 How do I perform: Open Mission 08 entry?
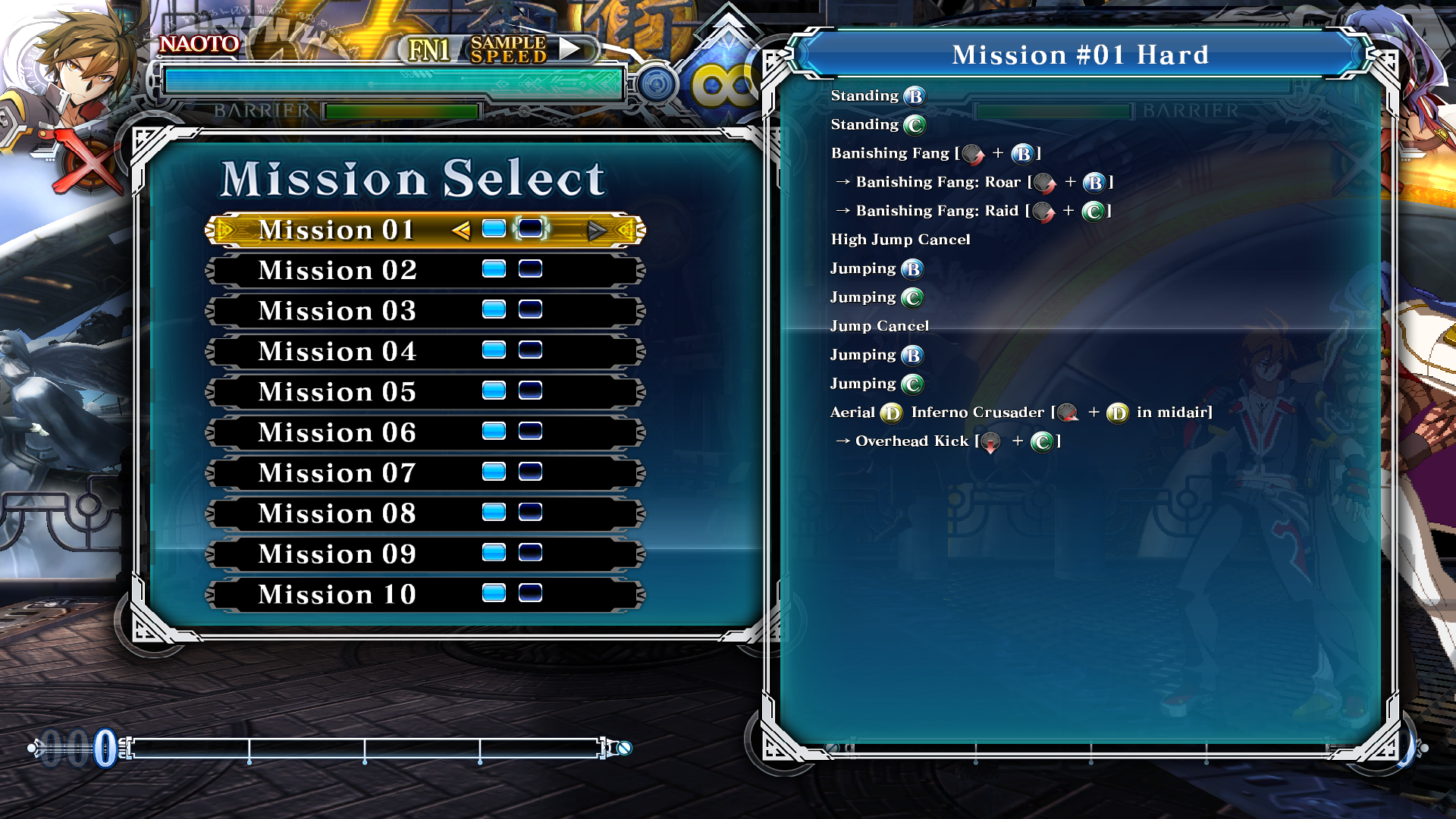point(337,514)
